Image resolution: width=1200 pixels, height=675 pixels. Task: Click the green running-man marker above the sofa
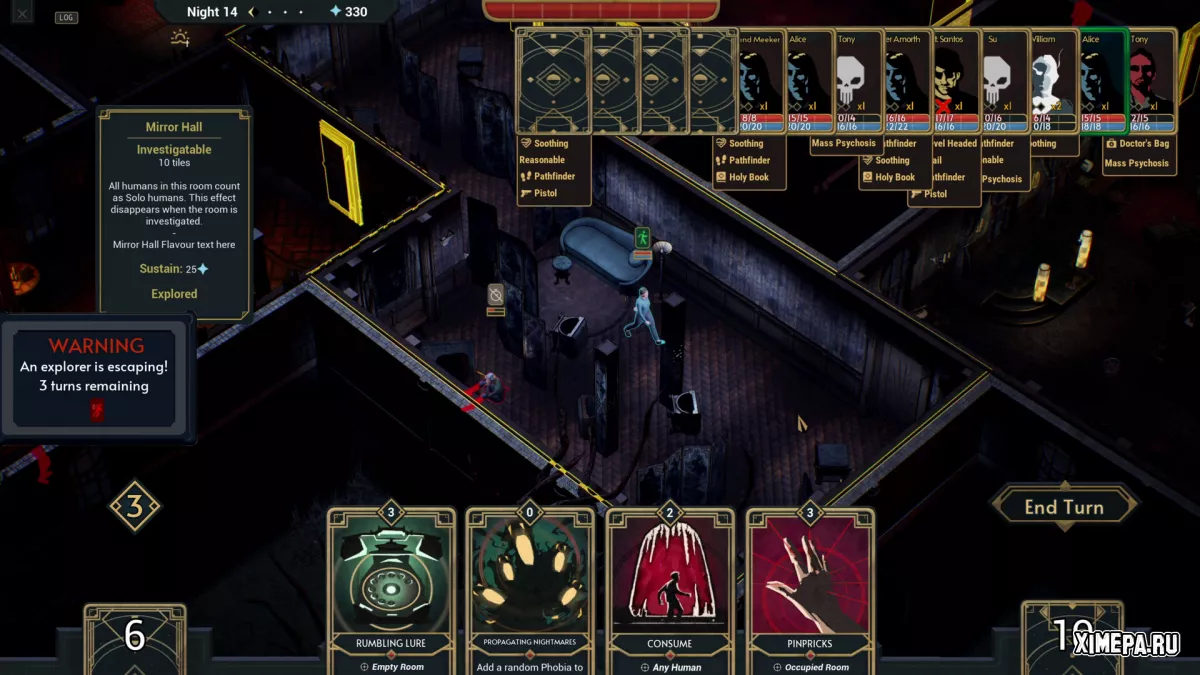coord(642,238)
